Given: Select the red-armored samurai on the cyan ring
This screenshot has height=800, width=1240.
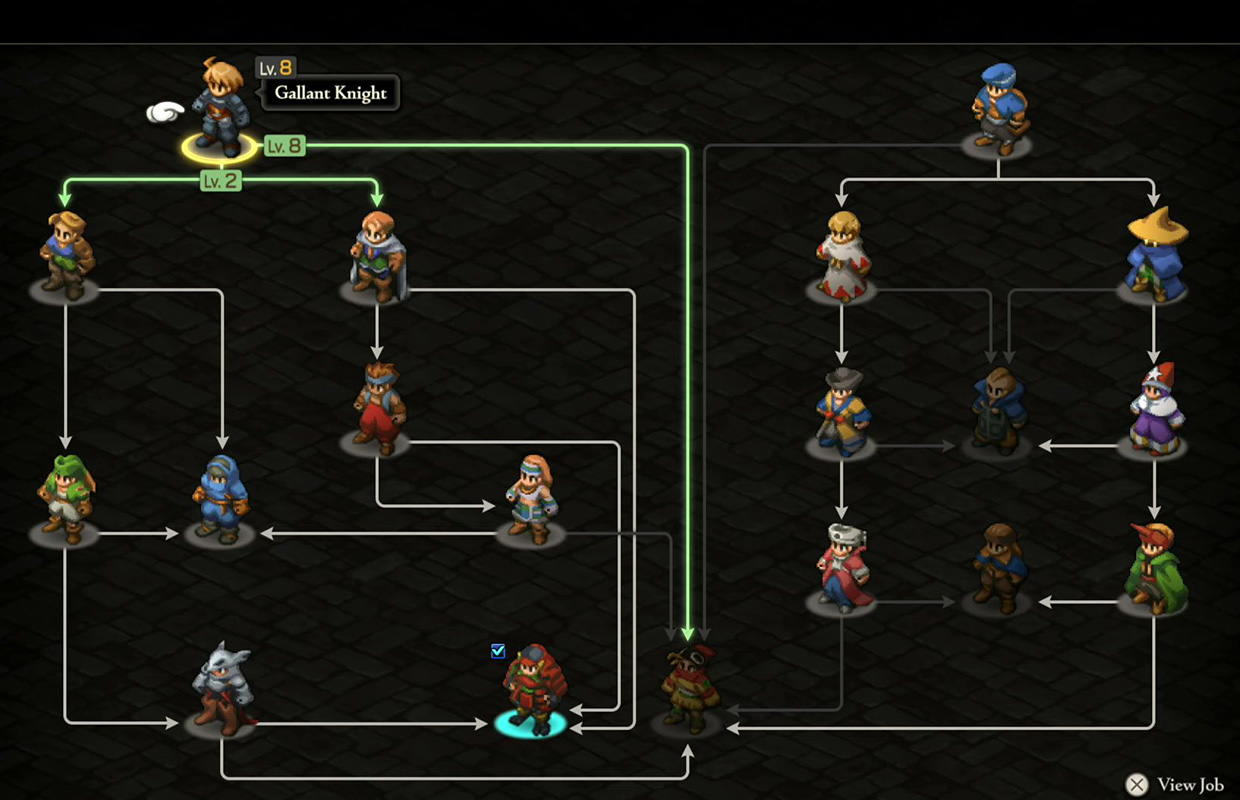Looking at the screenshot, I should (531, 690).
